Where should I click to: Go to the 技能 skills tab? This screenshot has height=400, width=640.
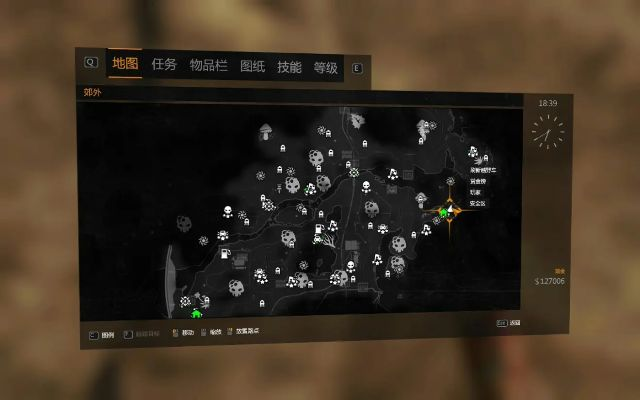click(289, 68)
